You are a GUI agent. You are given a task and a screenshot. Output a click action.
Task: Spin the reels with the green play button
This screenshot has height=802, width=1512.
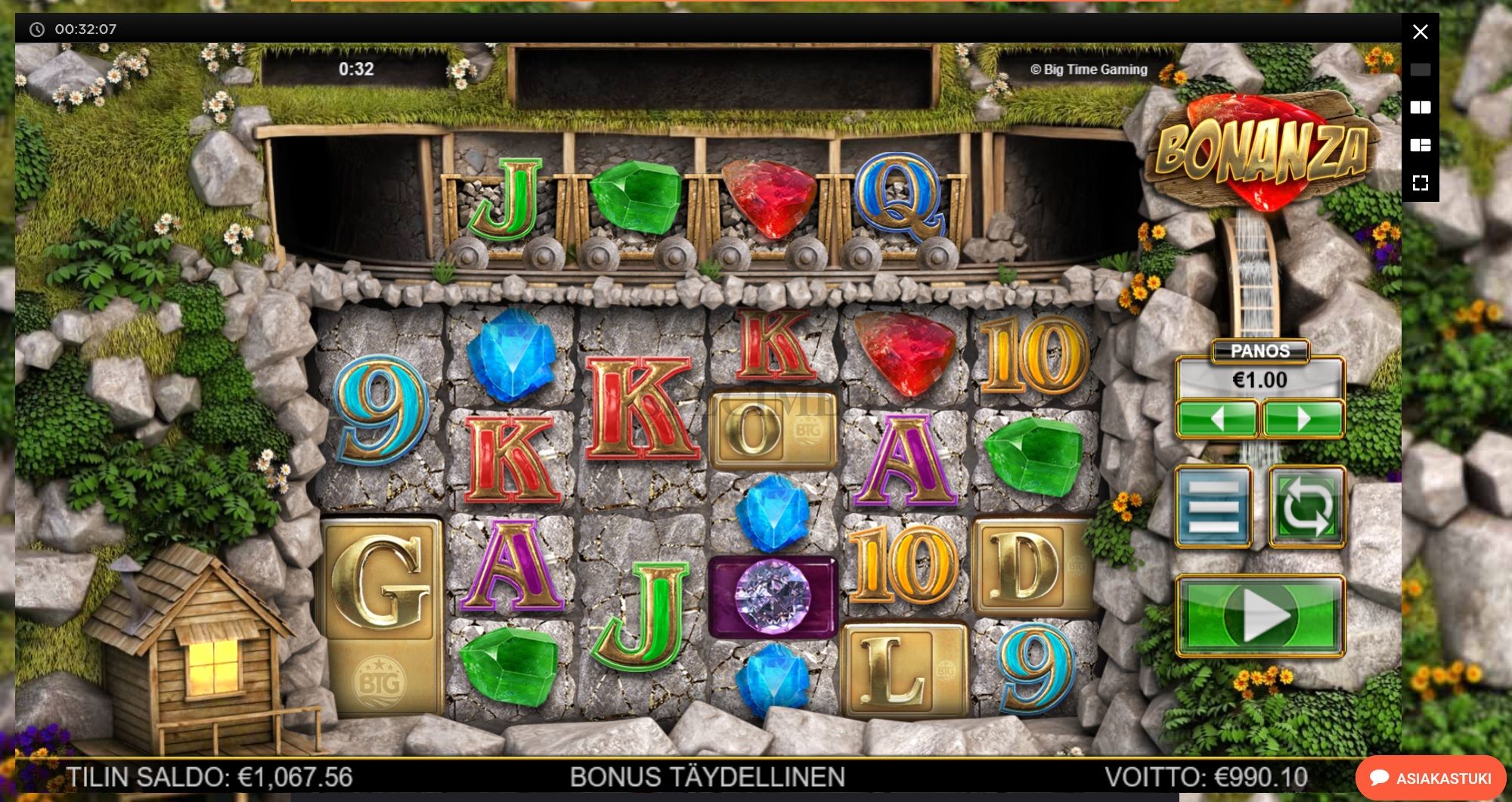pyautogui.click(x=1259, y=615)
